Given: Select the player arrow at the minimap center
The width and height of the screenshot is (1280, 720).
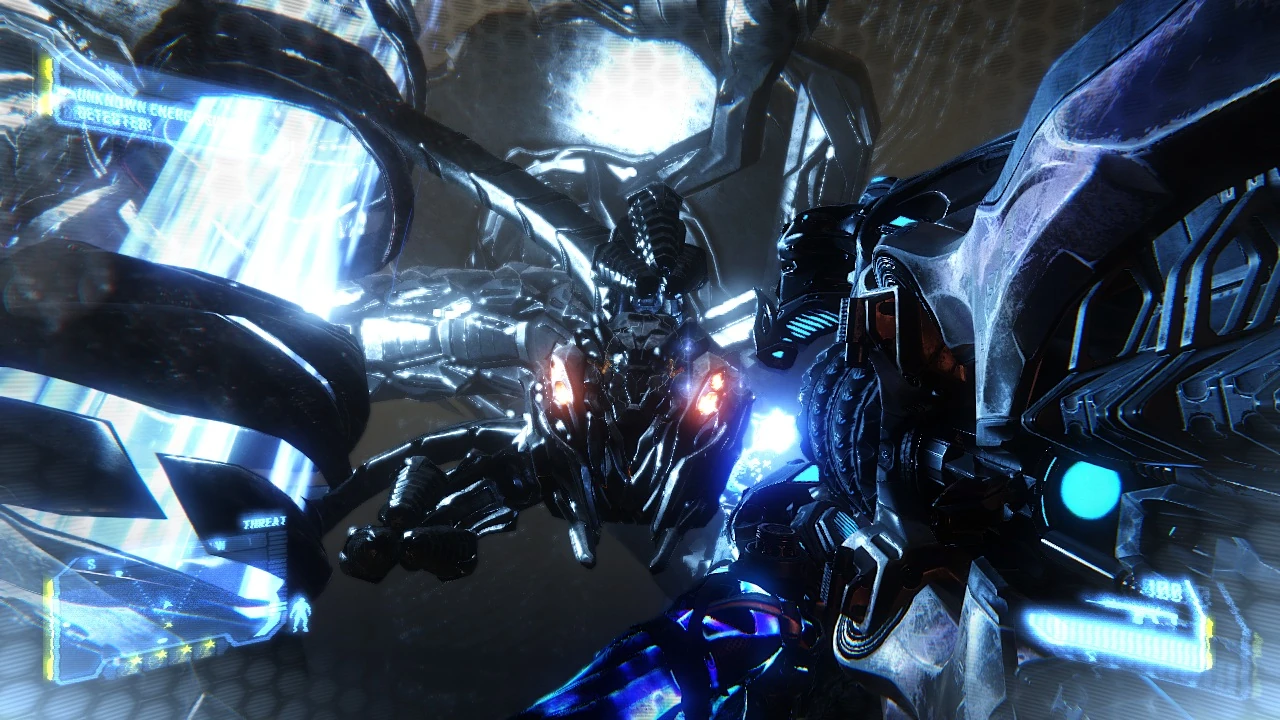Looking at the screenshot, I should [x=165, y=605].
